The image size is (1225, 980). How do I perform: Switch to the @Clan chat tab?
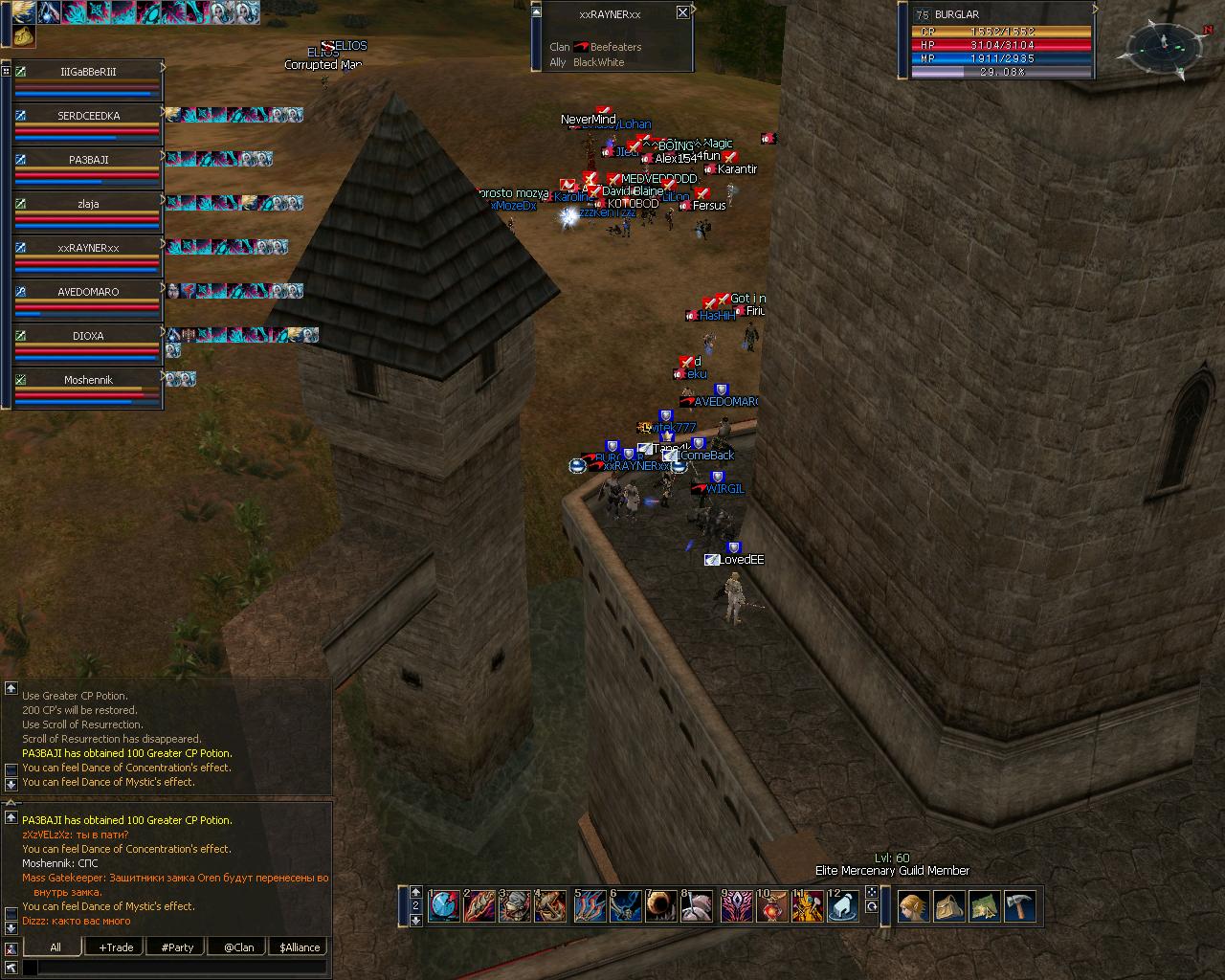point(238,947)
